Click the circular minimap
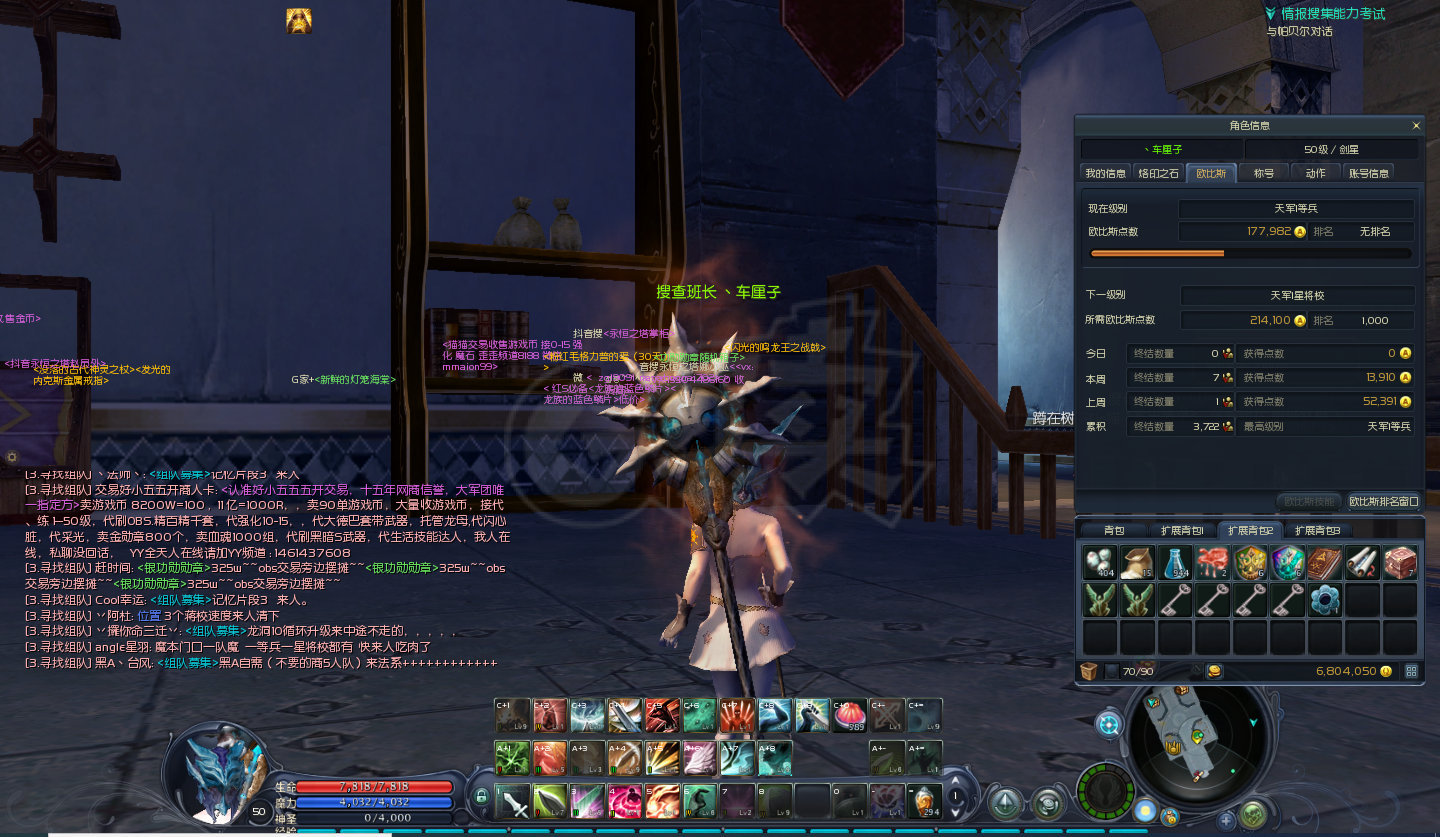Image resolution: width=1440 pixels, height=837 pixels. pyautogui.click(x=1186, y=736)
